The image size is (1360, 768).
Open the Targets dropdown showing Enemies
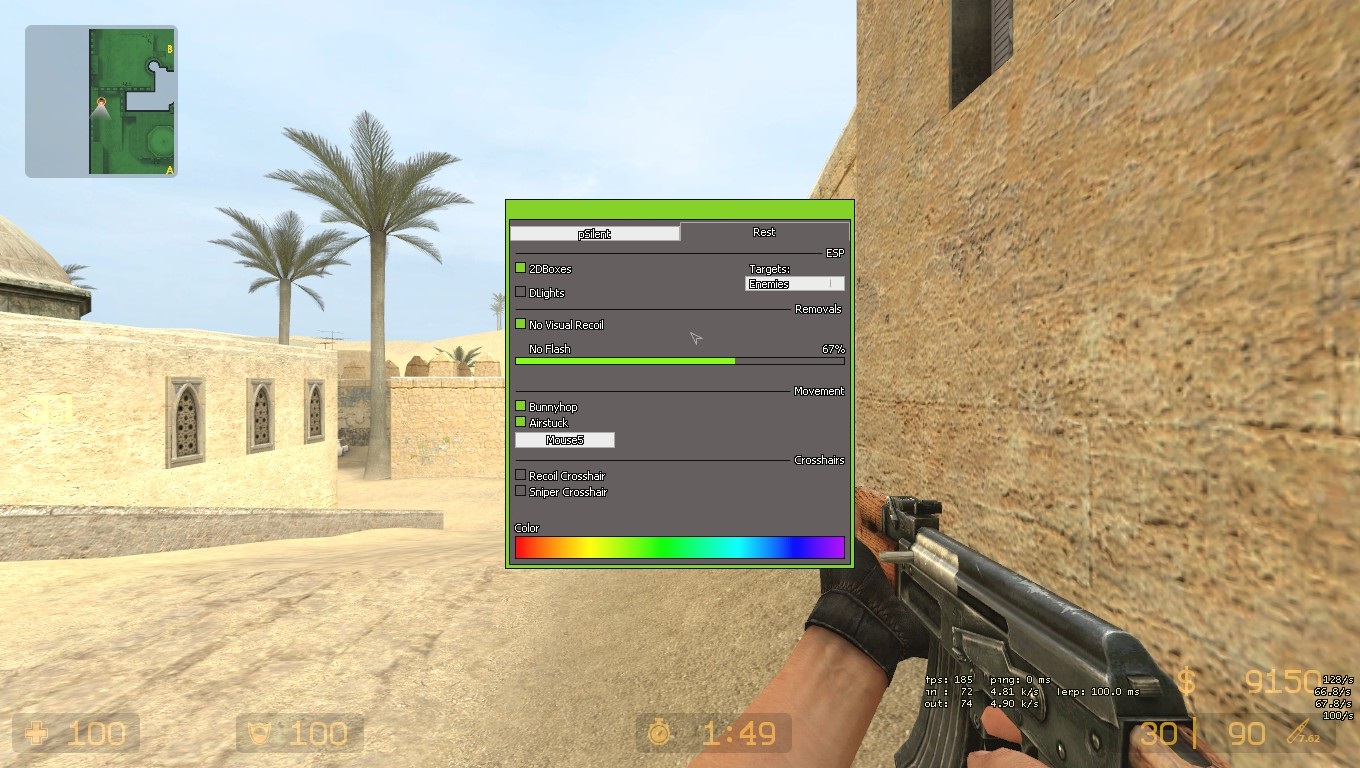tap(795, 284)
